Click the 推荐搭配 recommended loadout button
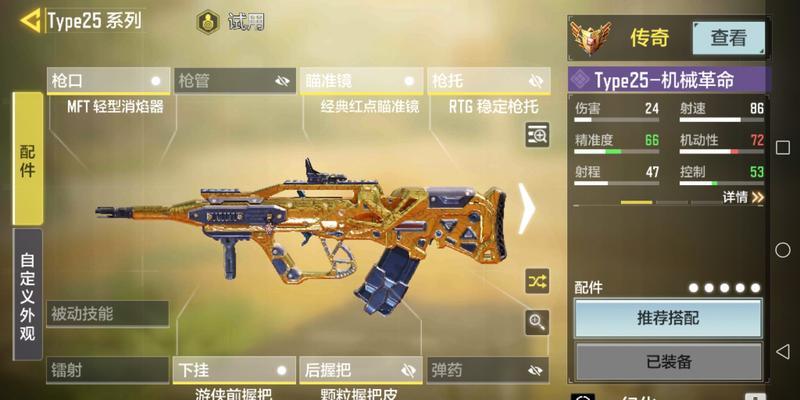Viewport: 800px width, 400px height. [x=668, y=318]
